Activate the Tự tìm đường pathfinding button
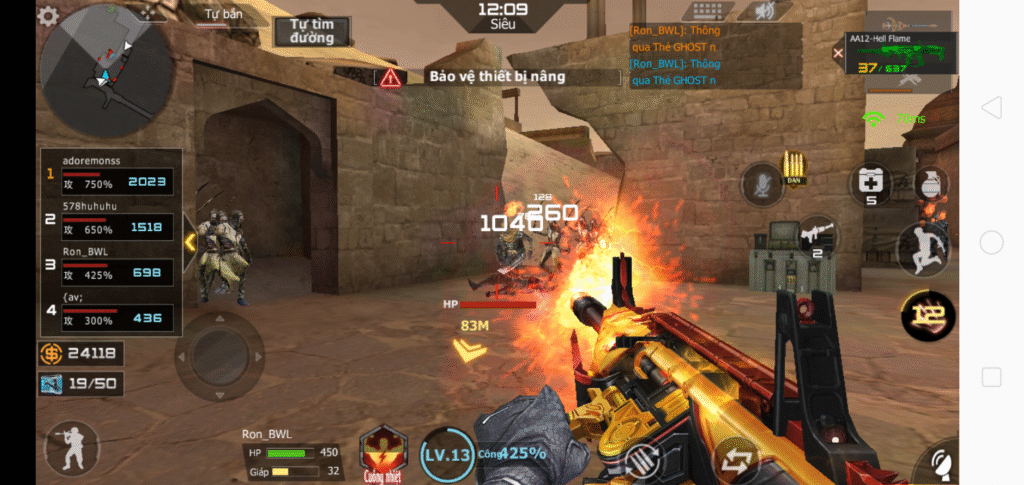Image resolution: width=1024 pixels, height=485 pixels. pyautogui.click(x=312, y=31)
